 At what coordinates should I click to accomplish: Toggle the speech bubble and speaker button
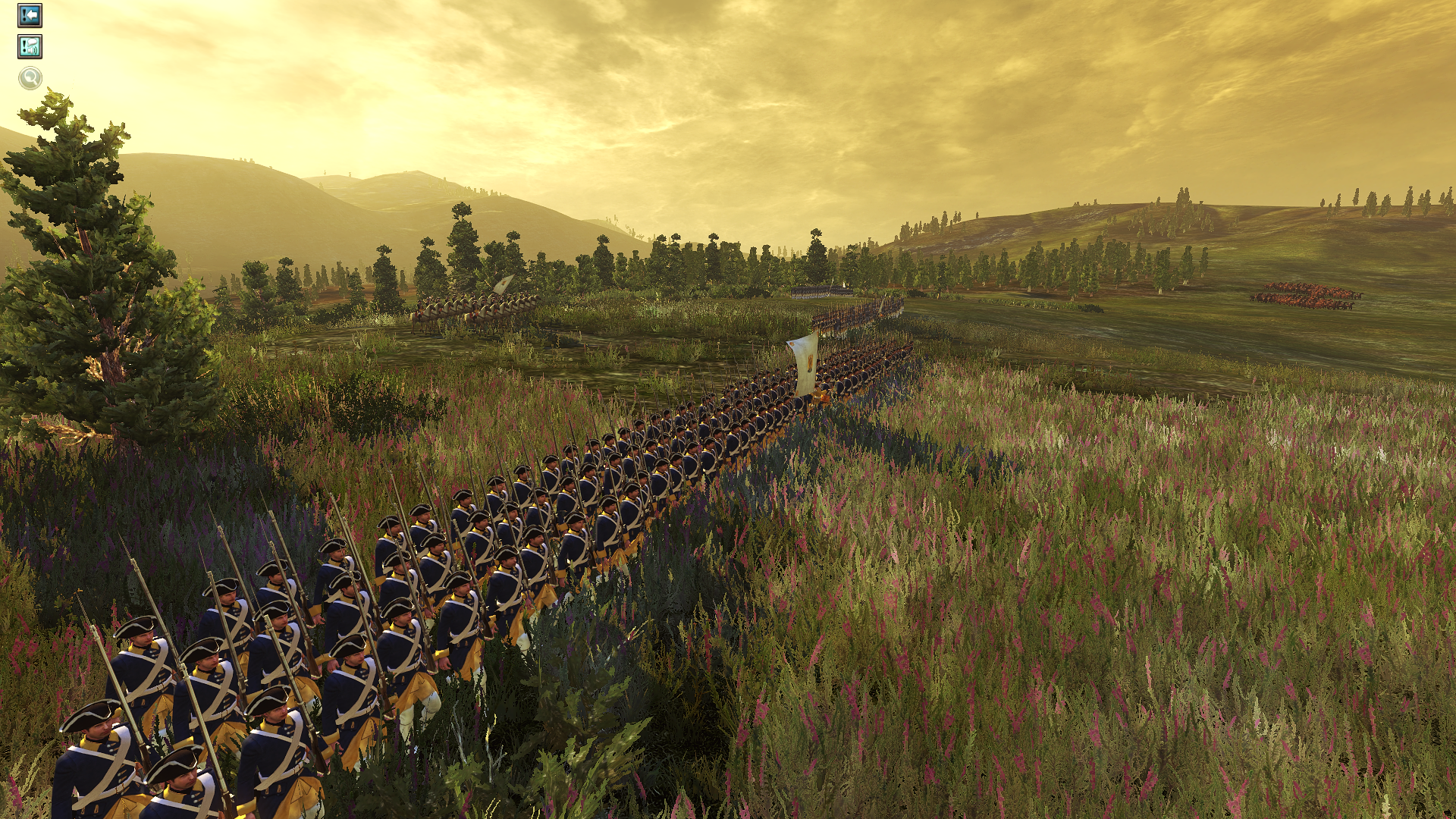pos(30,47)
